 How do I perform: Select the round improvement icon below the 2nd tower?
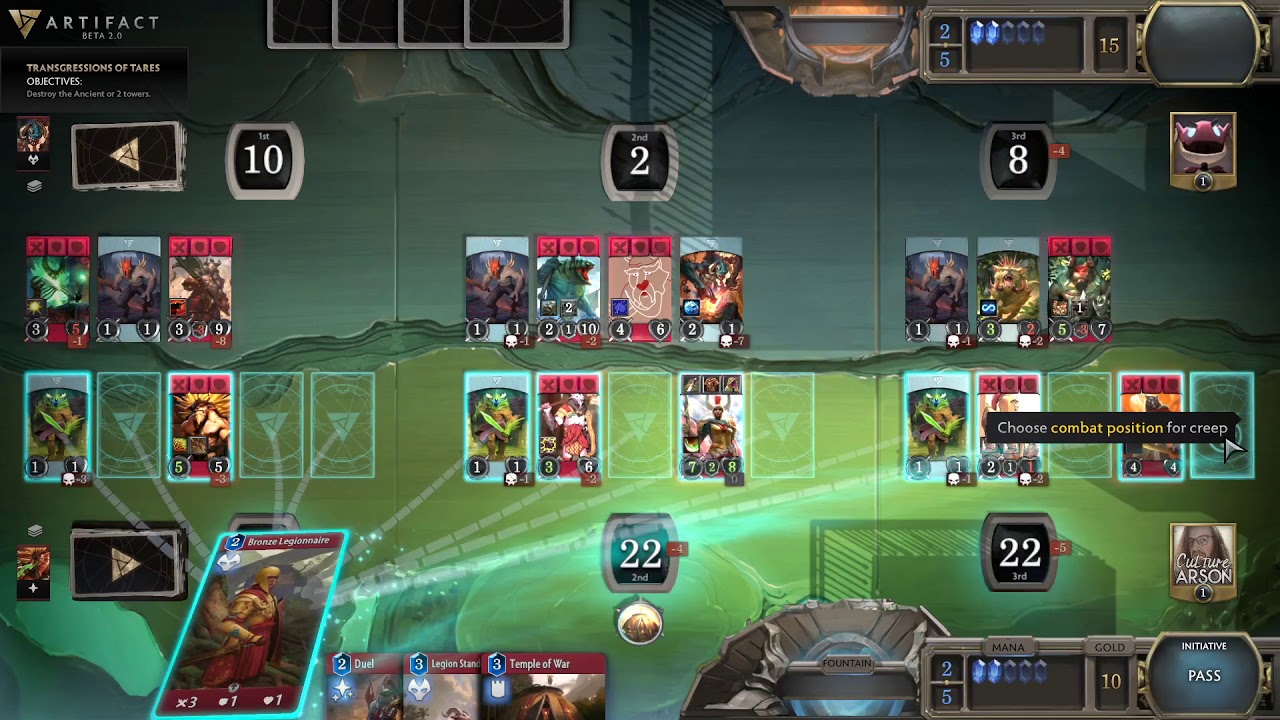640,624
